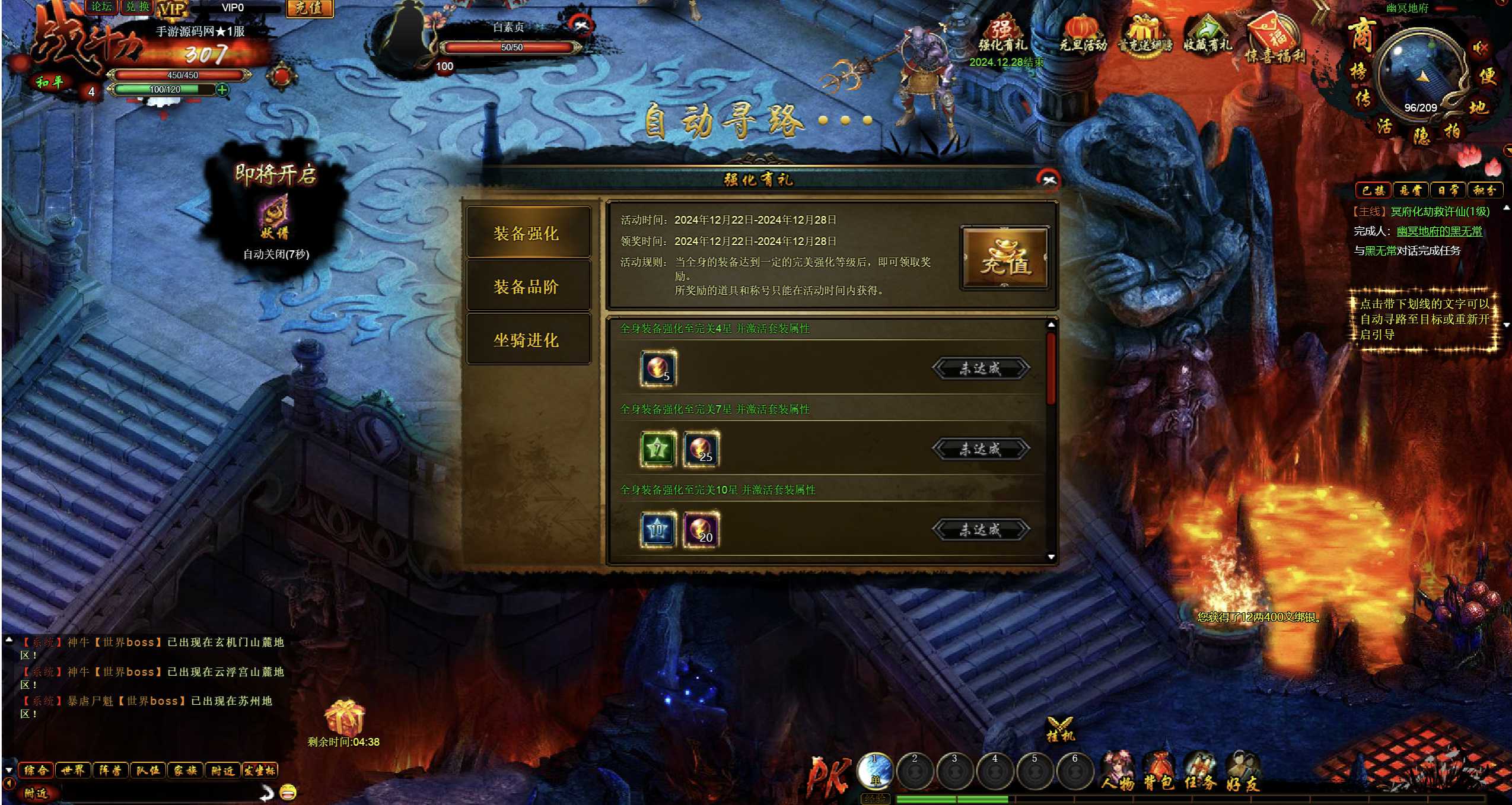The width and height of the screenshot is (1512, 805).
Task: Click the gold 充值 recharge button in the event panel
Action: (1005, 259)
